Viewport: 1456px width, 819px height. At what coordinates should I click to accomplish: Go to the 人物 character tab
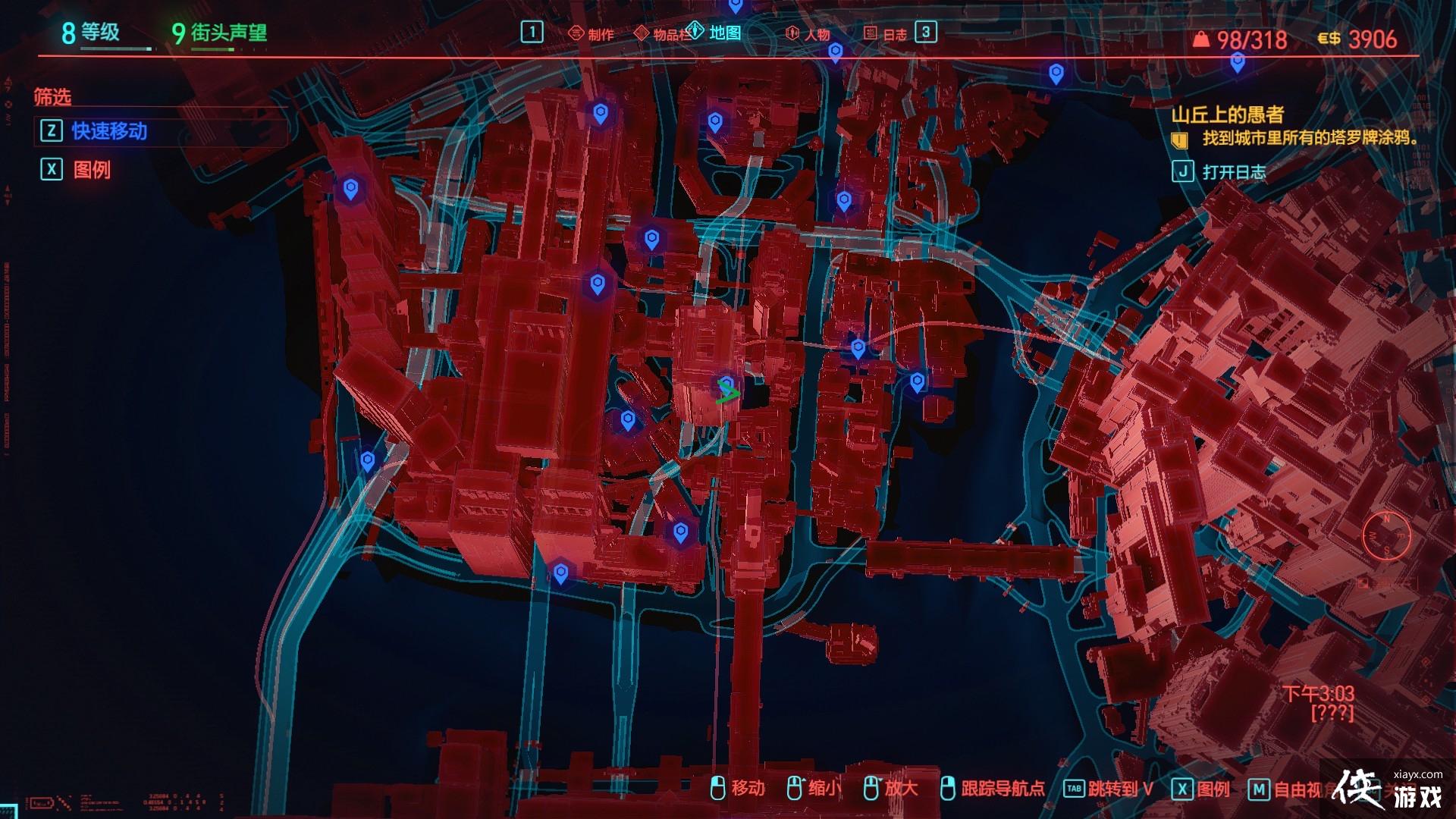click(x=809, y=33)
